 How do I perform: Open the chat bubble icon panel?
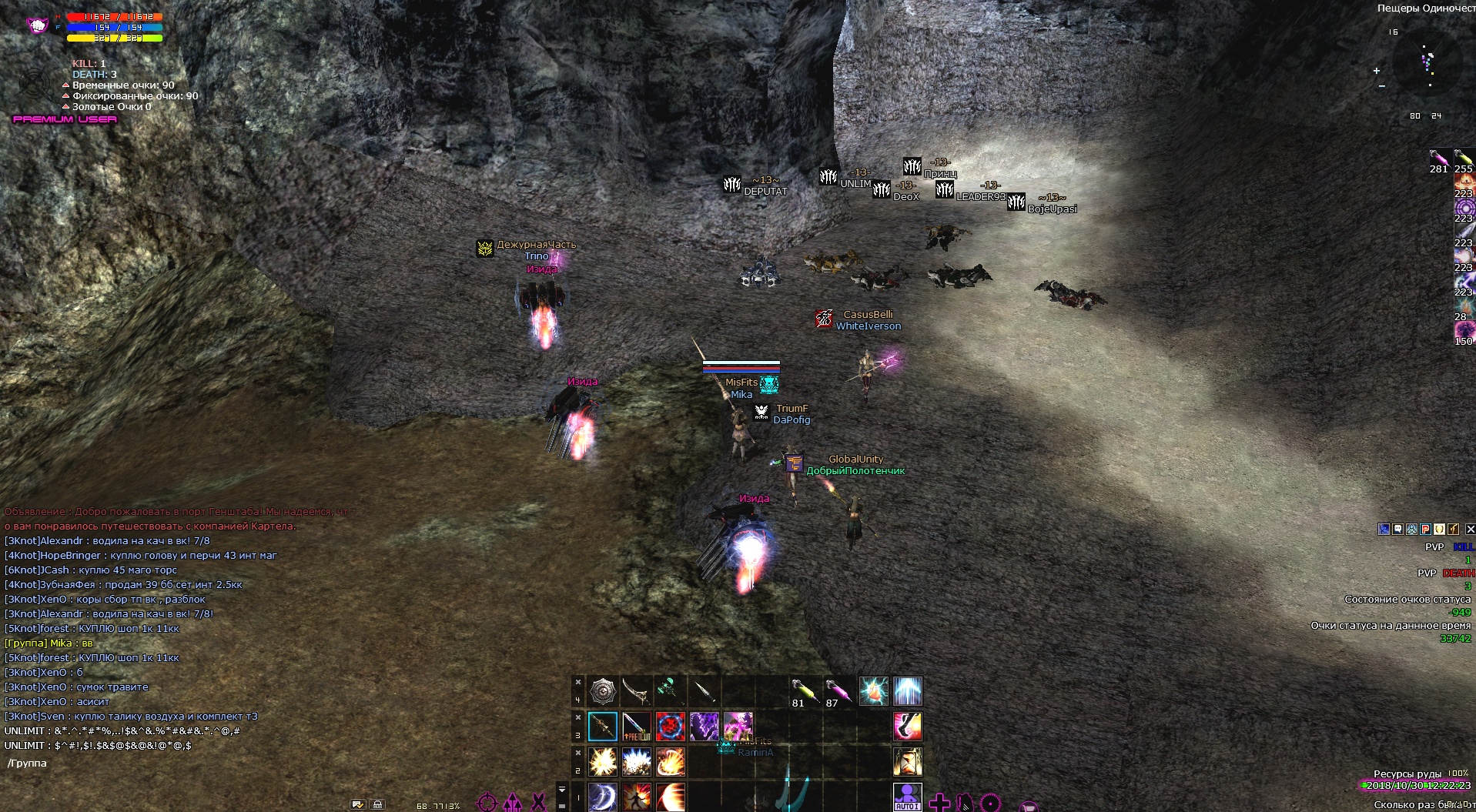pos(1397,529)
